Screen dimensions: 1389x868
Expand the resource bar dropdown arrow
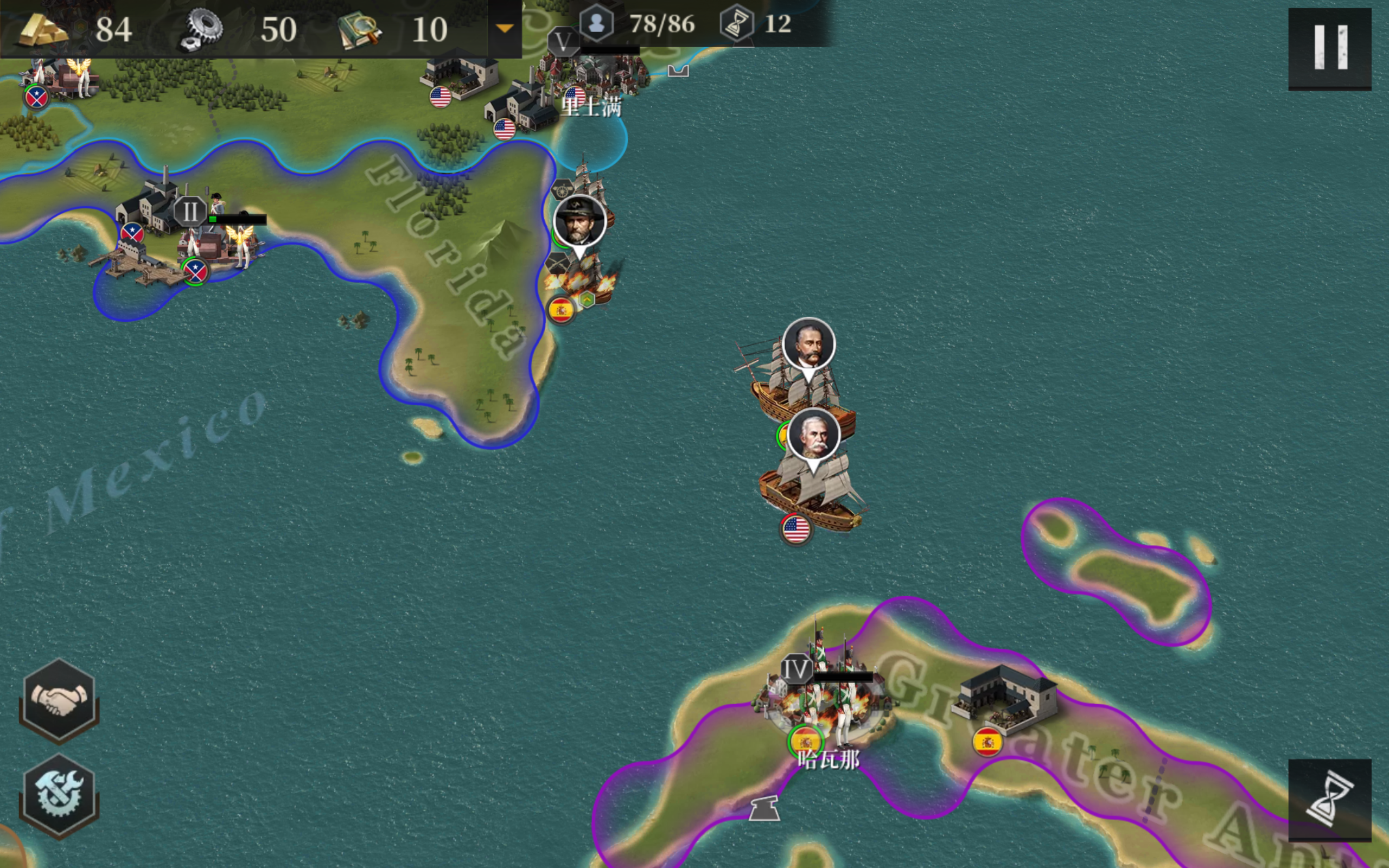(x=505, y=28)
